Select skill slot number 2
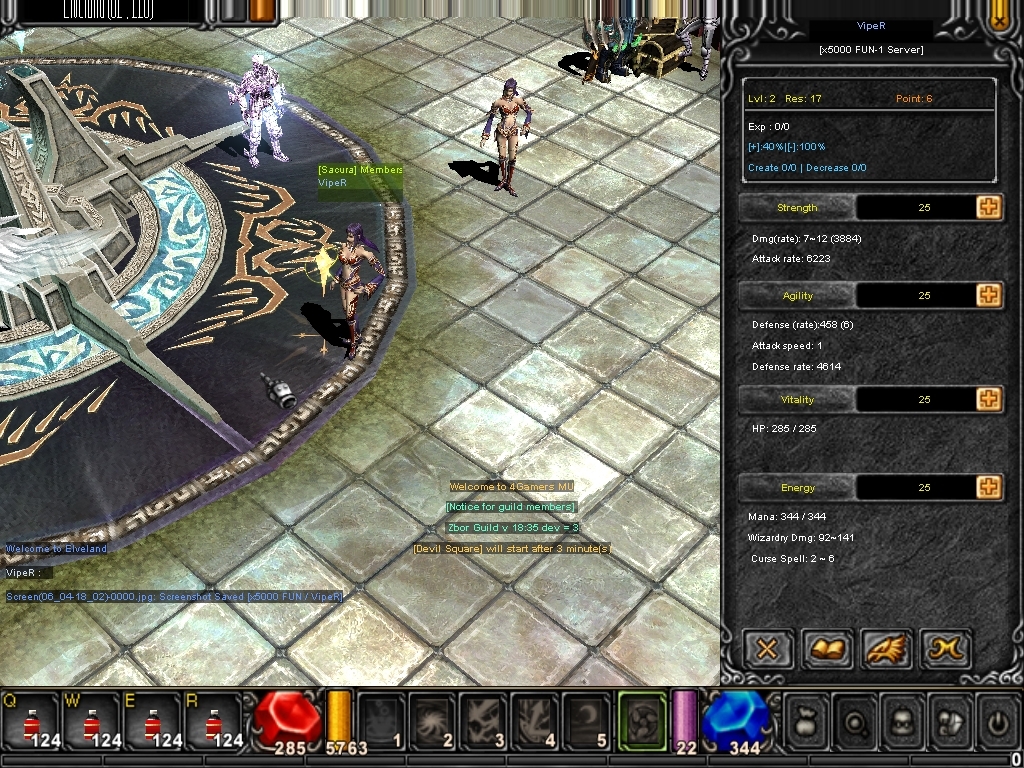The height and width of the screenshot is (768, 1024). [x=433, y=720]
